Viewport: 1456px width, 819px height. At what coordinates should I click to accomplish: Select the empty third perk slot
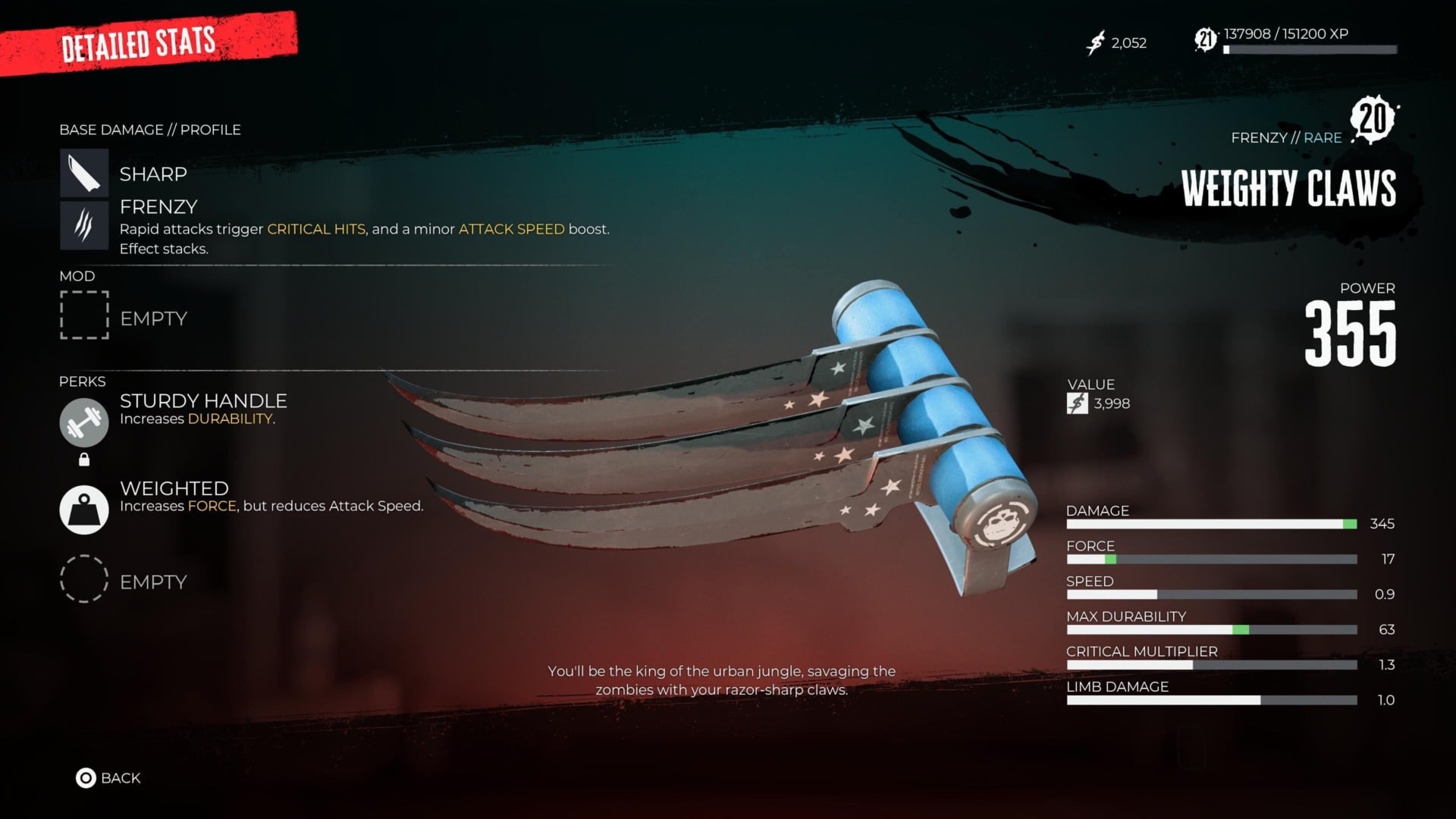[x=83, y=579]
